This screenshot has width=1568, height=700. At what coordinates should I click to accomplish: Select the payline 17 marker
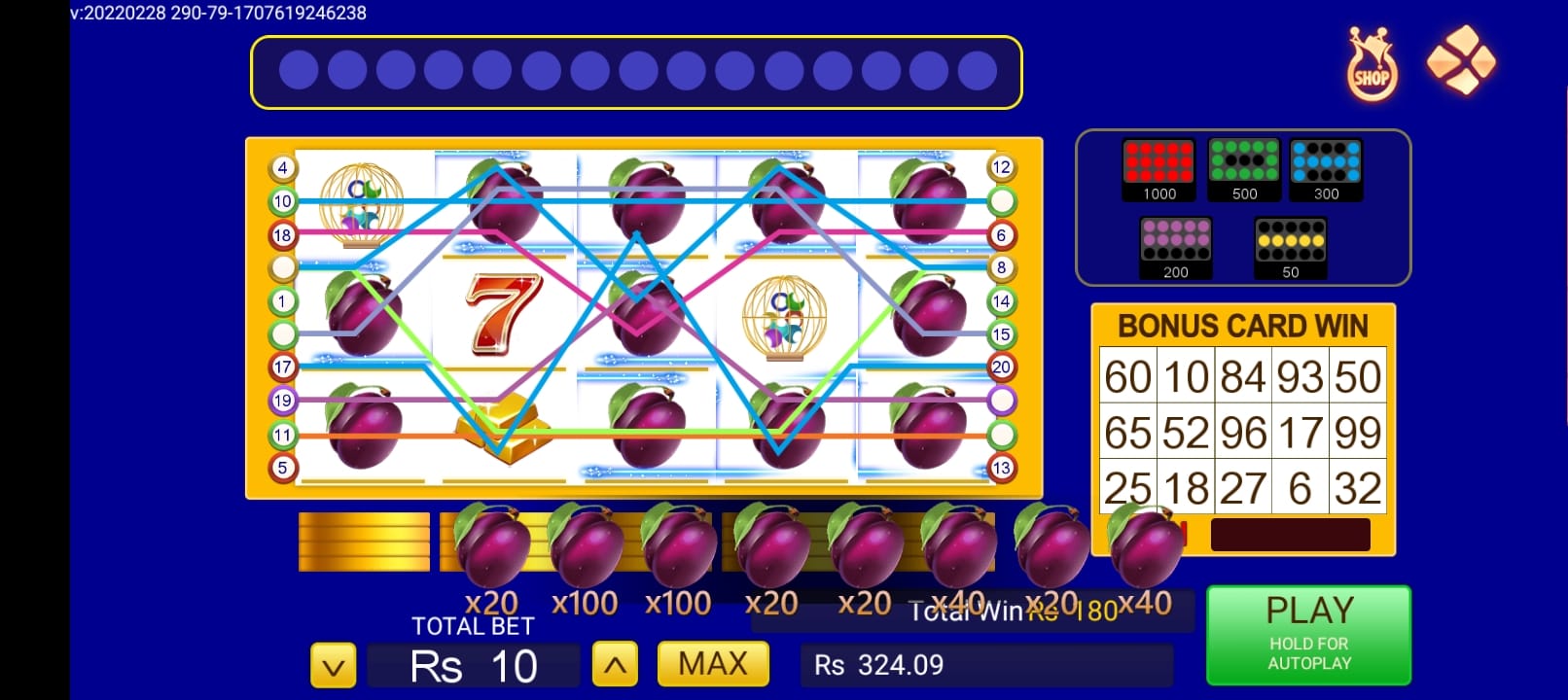(x=282, y=367)
